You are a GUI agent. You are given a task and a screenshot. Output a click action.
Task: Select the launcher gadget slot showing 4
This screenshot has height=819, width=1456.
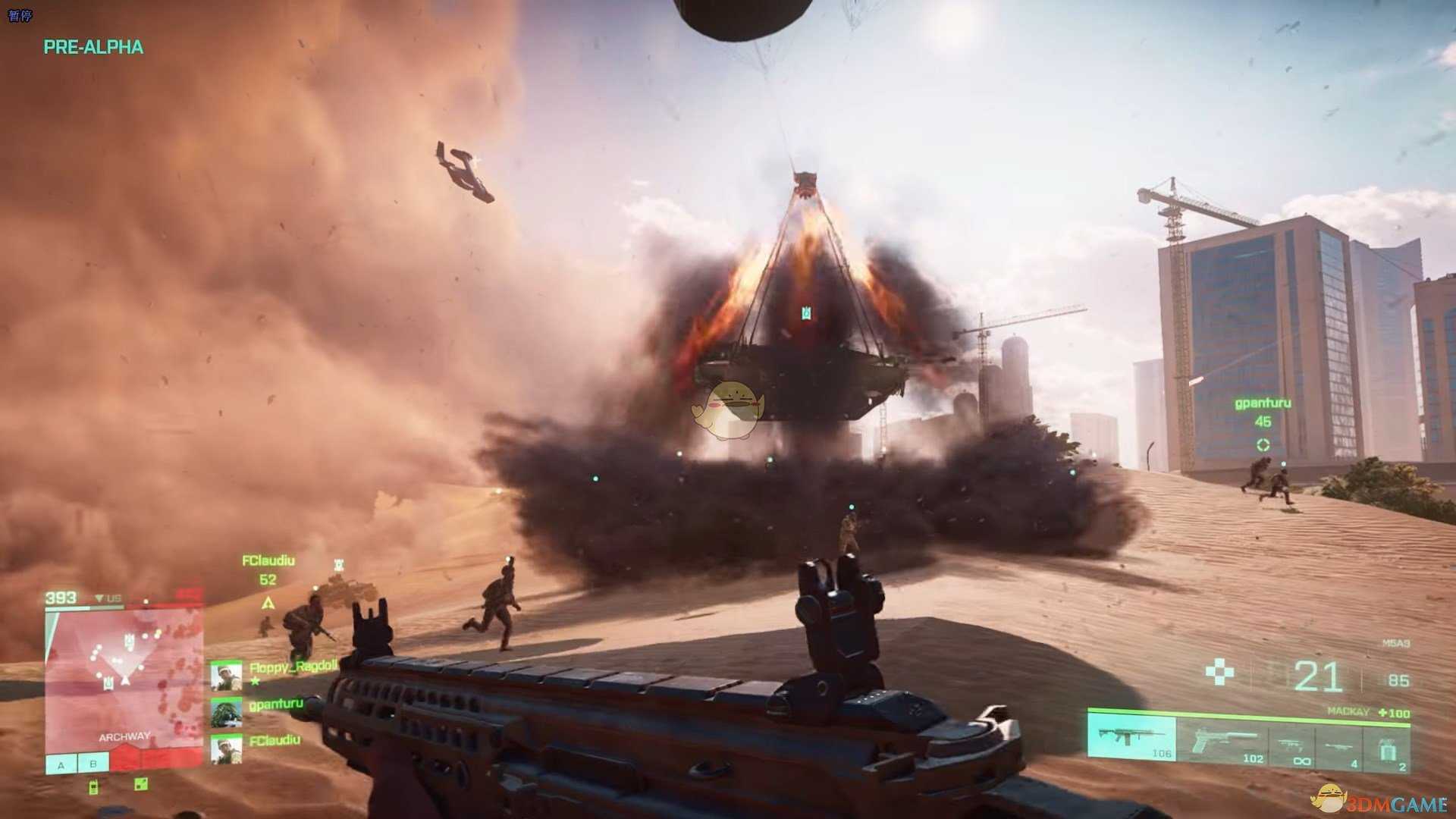coord(1340,749)
